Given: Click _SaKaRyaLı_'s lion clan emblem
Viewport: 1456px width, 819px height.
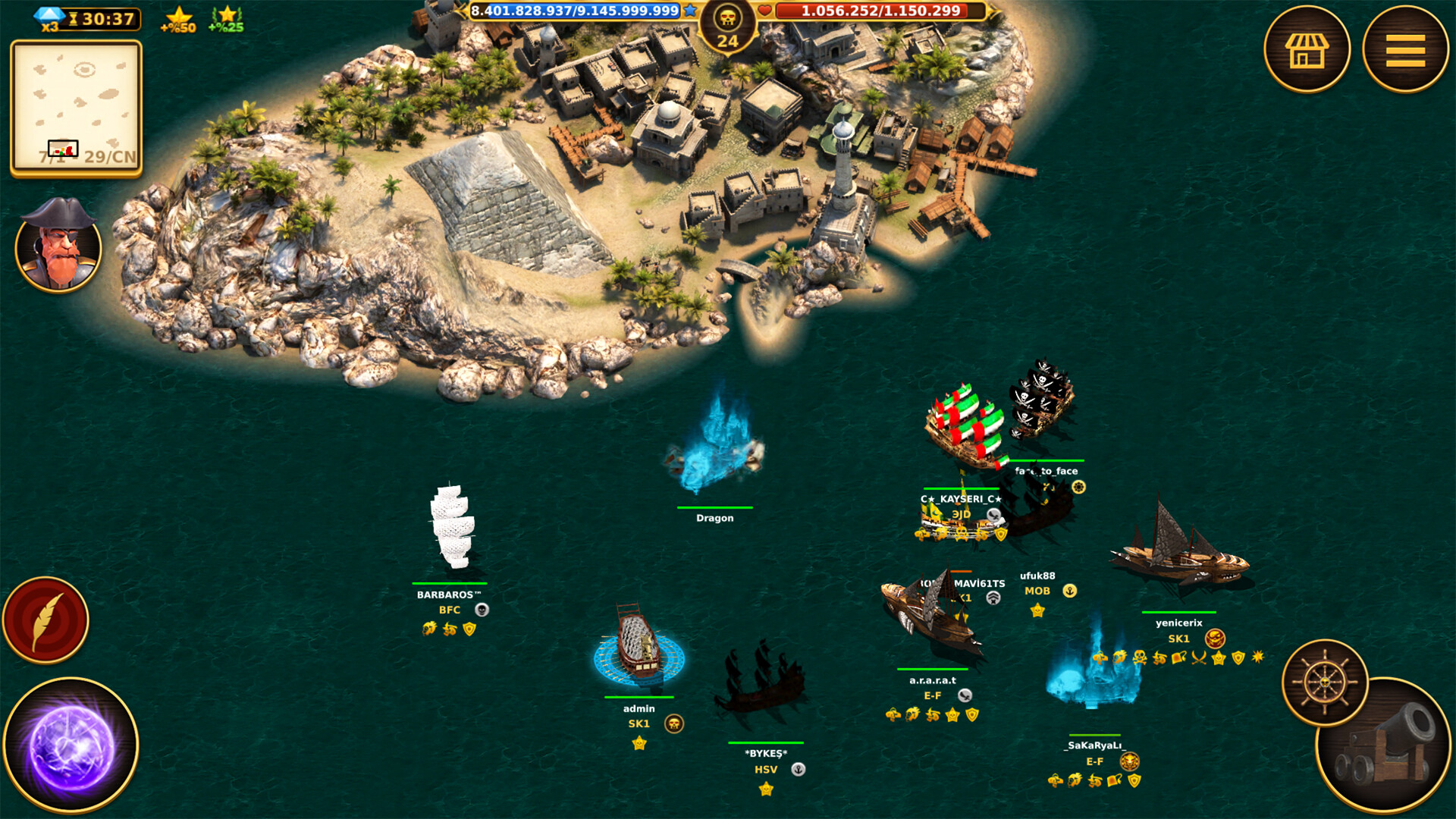Looking at the screenshot, I should pos(1129,760).
